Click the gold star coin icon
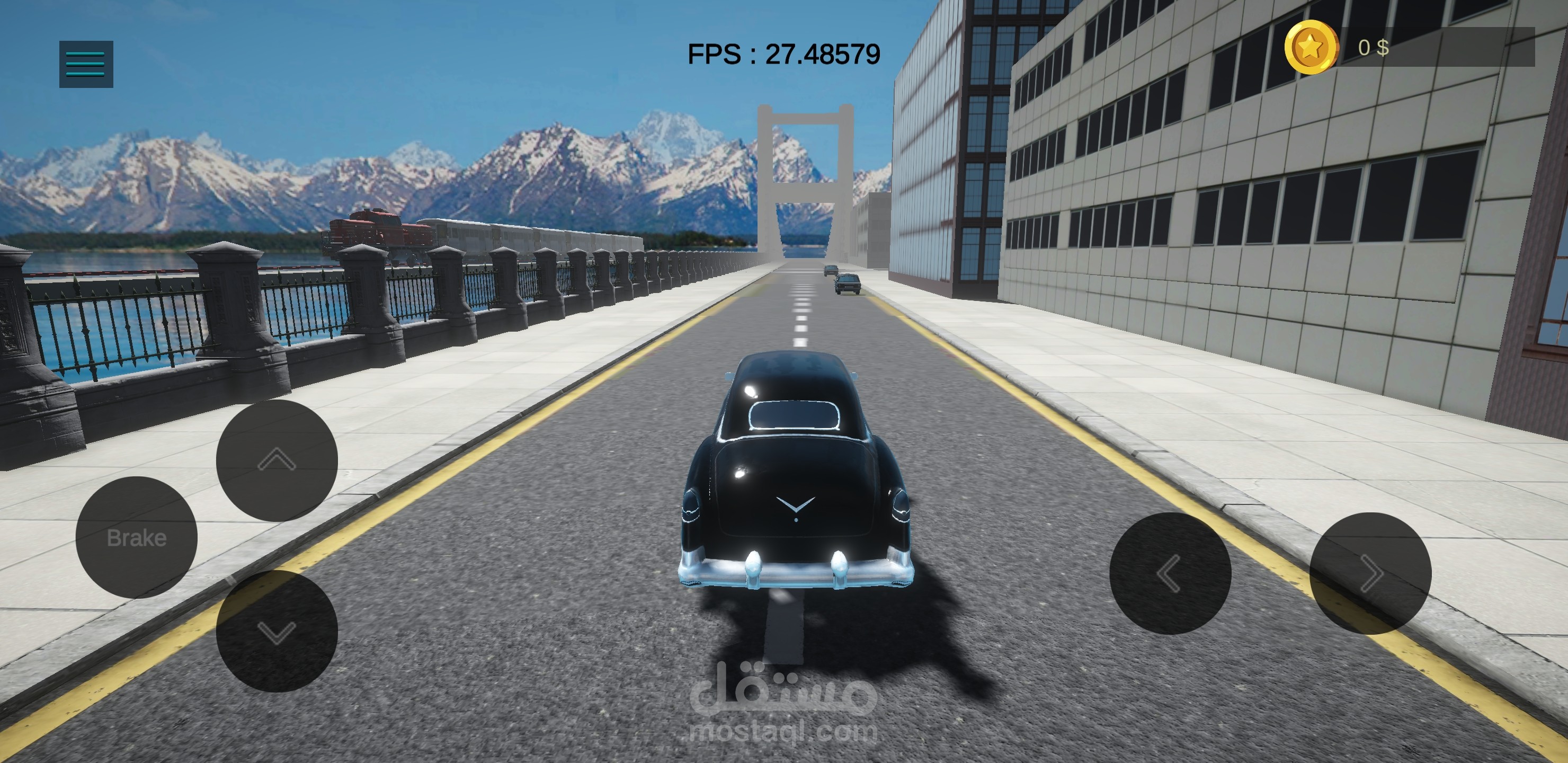 (1311, 47)
